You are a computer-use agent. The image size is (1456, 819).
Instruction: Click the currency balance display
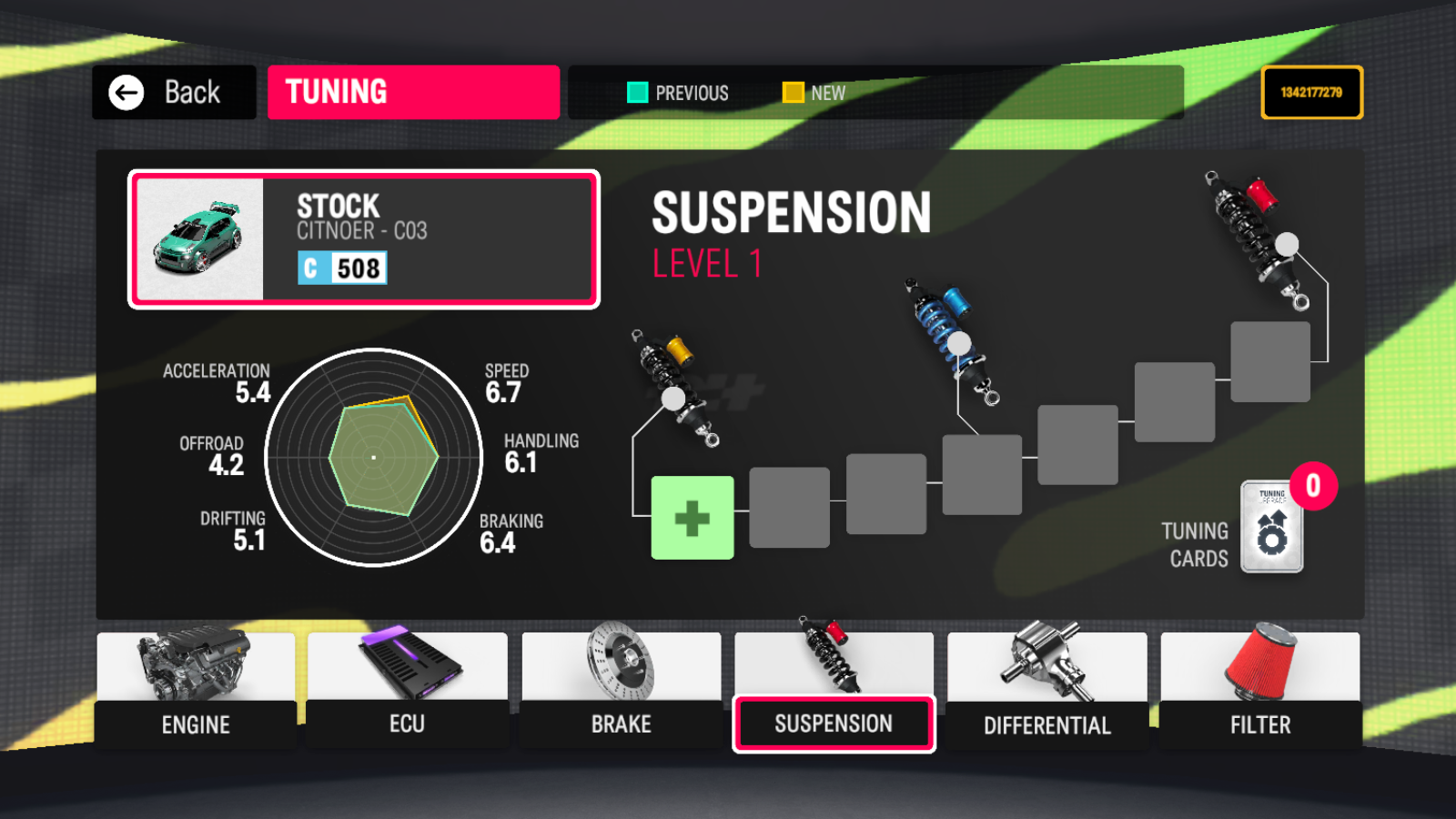[1311, 92]
